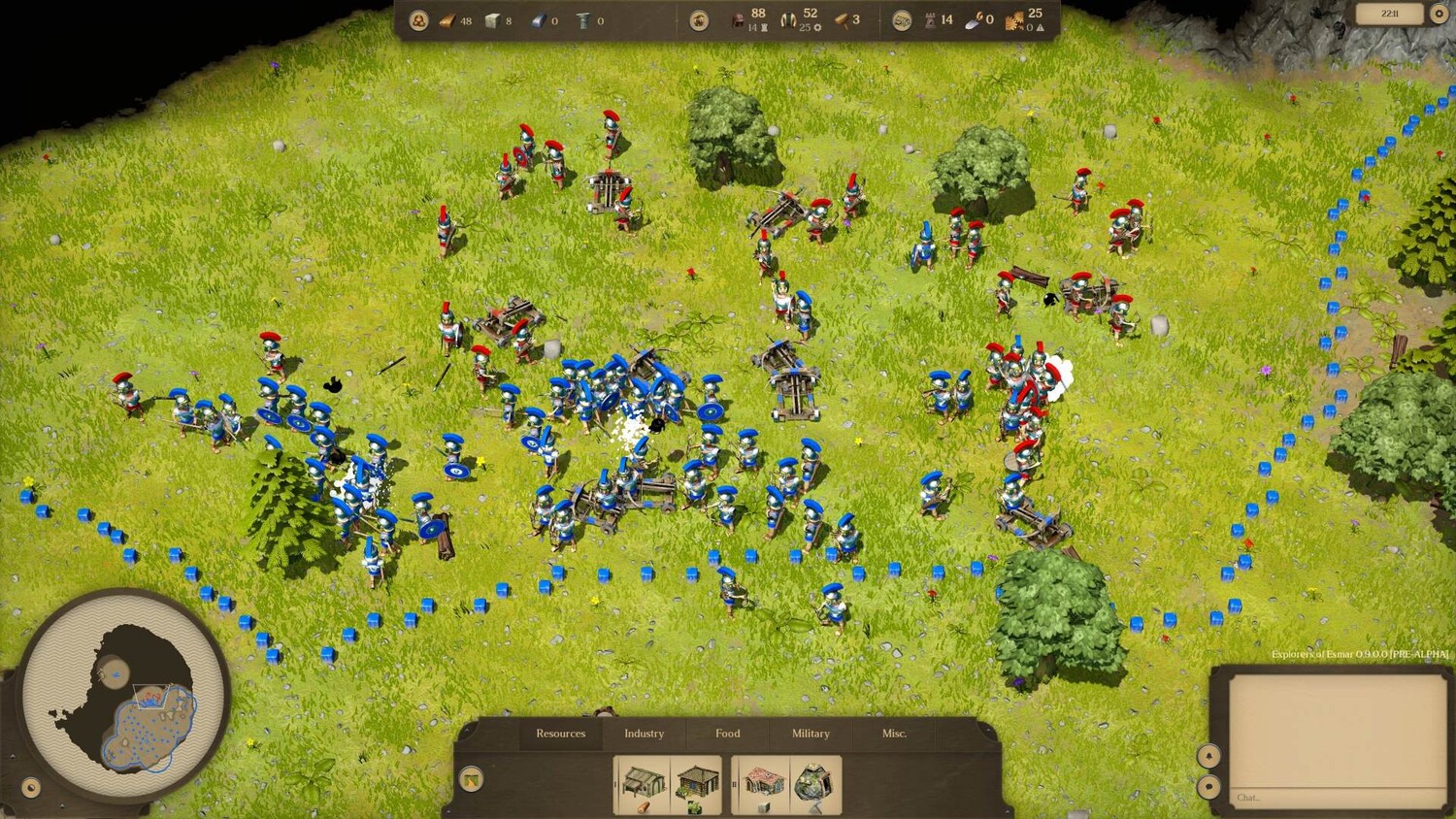Click the circular minimap
Image resolution: width=1456 pixels, height=819 pixels.
[125, 695]
